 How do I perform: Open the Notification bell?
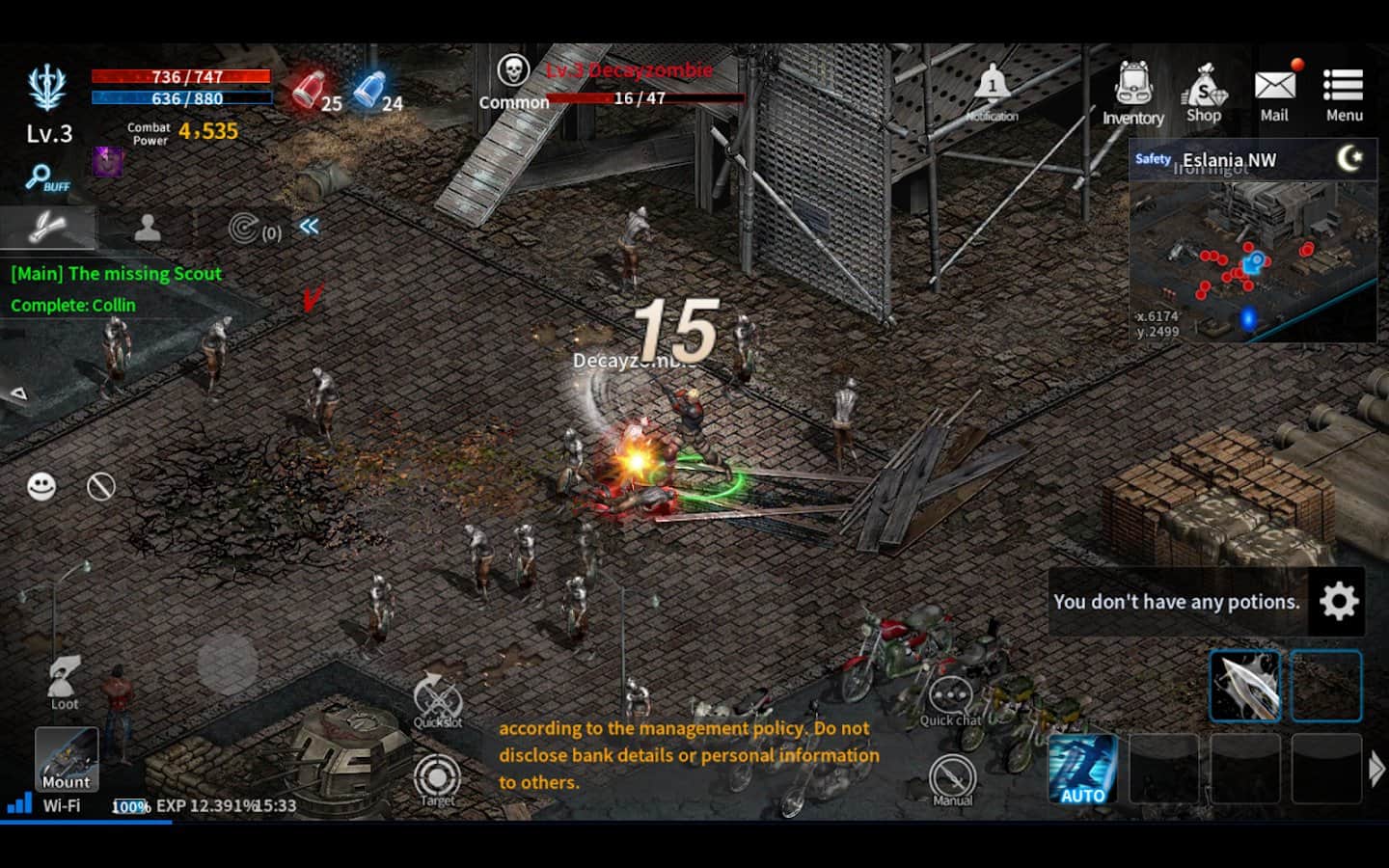point(992,92)
